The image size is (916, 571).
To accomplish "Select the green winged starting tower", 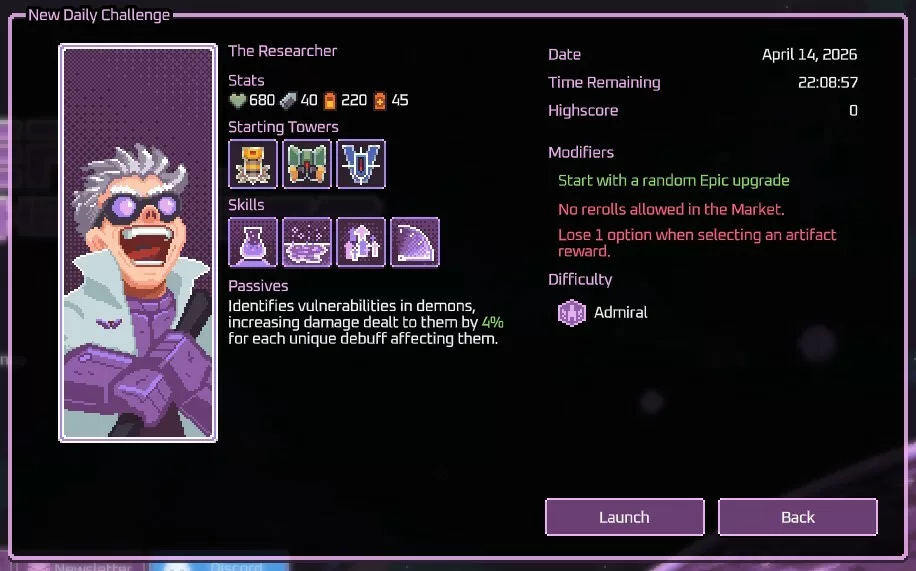I will (307, 164).
